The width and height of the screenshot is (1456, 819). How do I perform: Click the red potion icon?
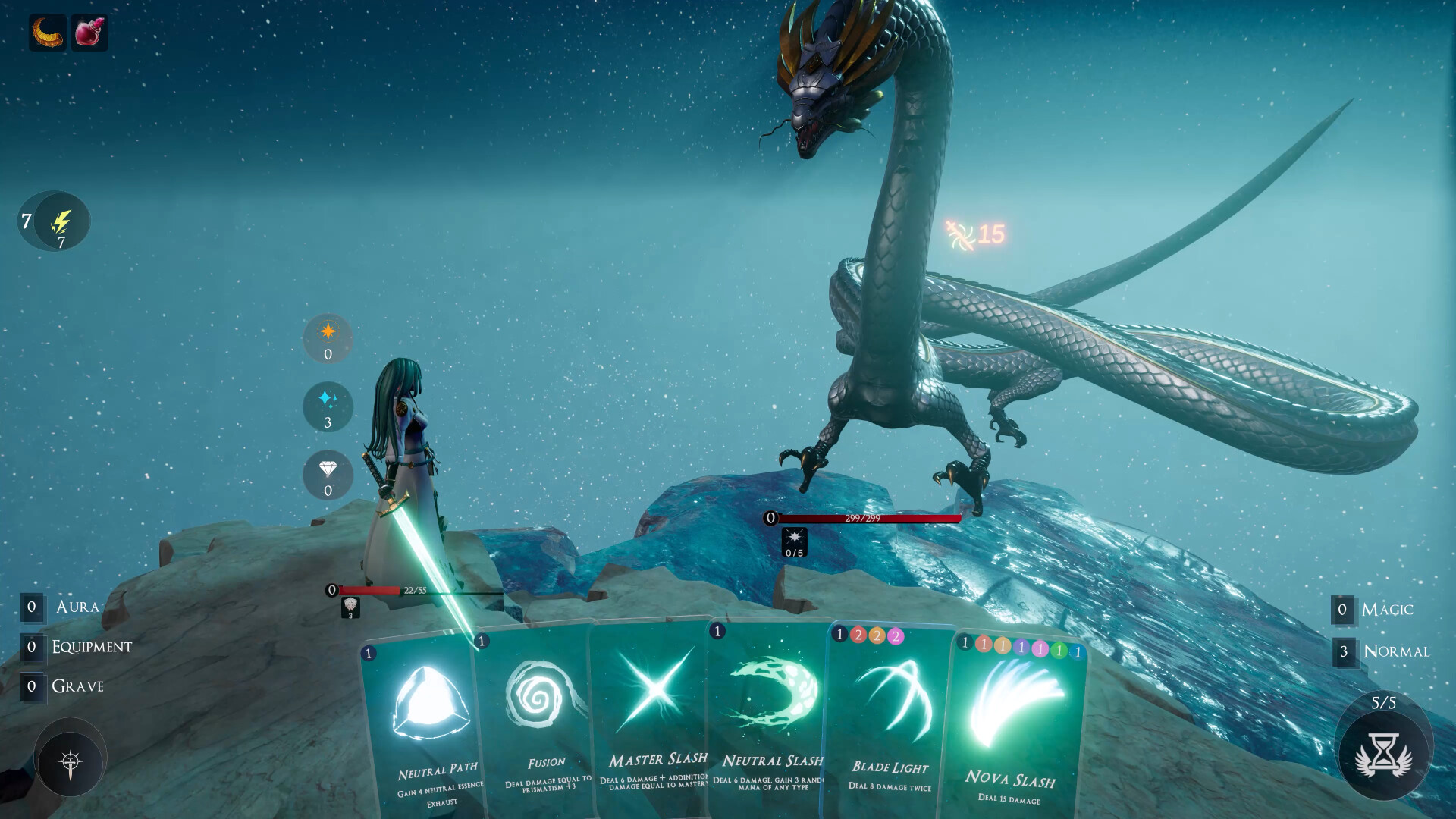(x=89, y=33)
